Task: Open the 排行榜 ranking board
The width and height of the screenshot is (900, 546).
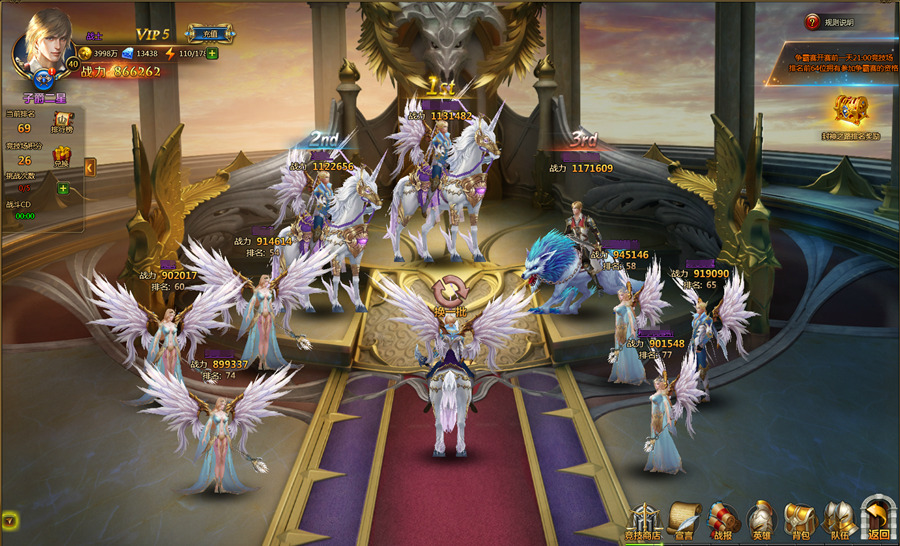Action: (59, 124)
